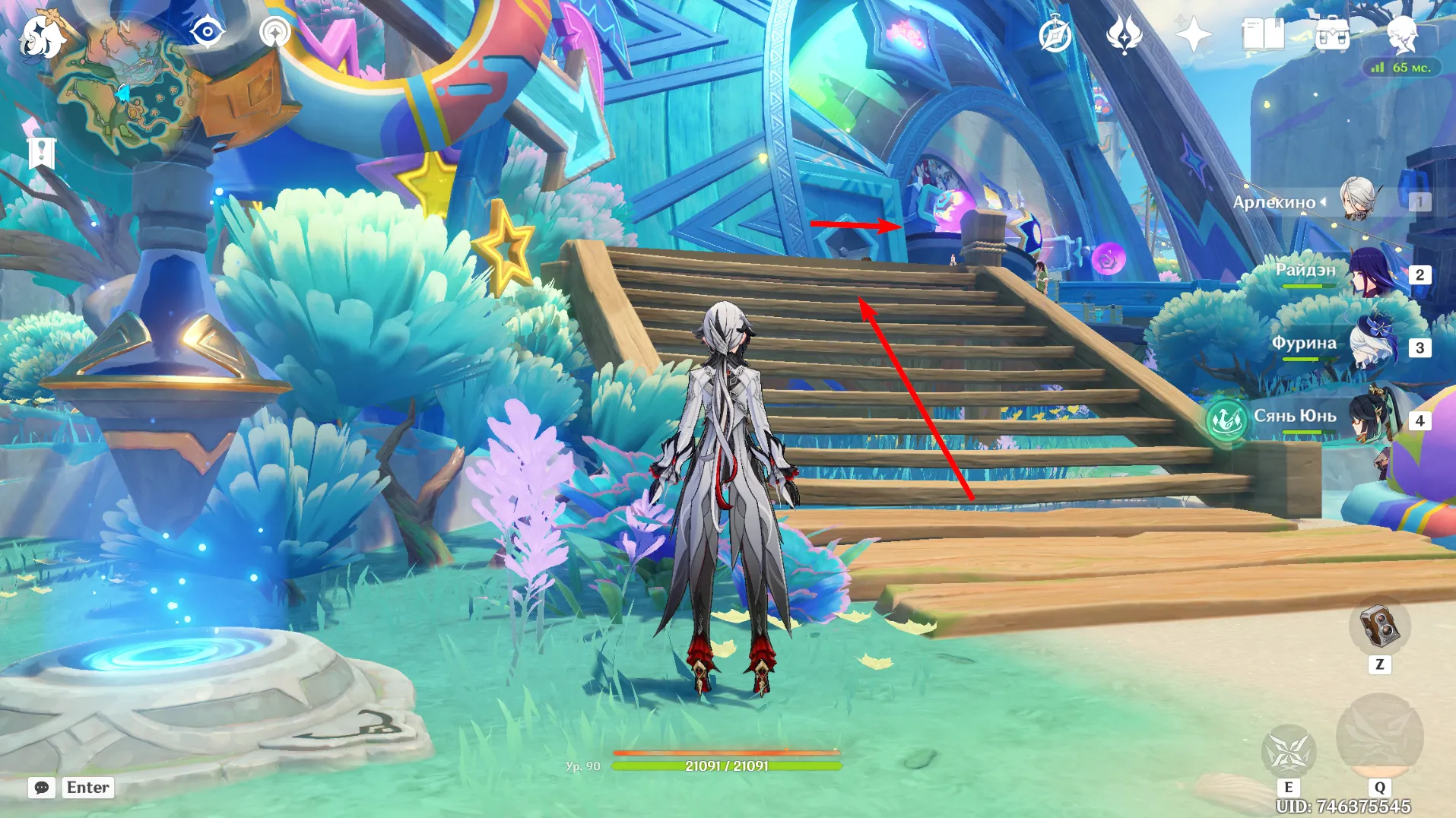This screenshot has width=1456, height=818.
Task: Open the flame-shaped icon in the top bar
Action: point(1124,35)
